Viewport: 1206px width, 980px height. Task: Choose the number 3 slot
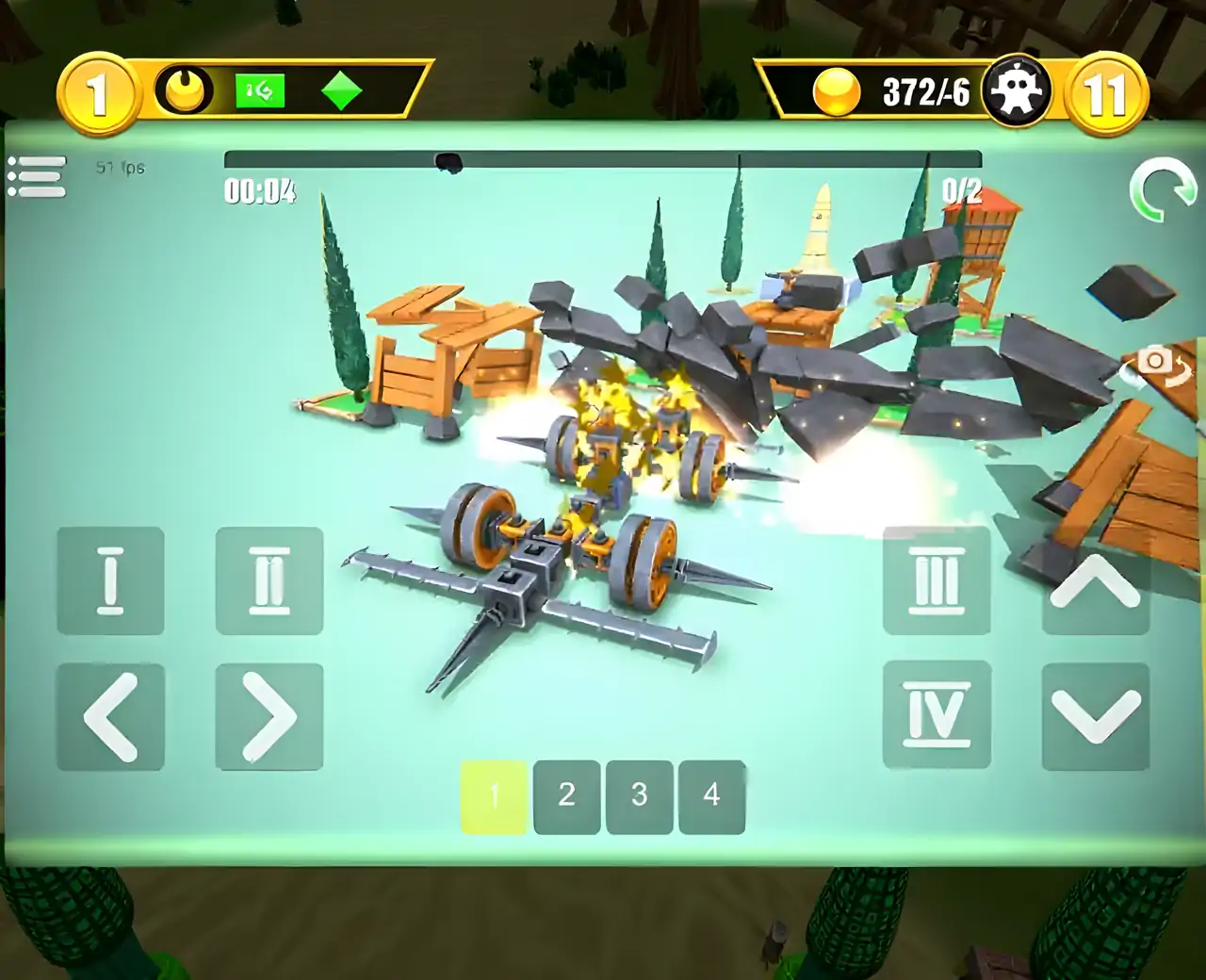tap(640, 796)
